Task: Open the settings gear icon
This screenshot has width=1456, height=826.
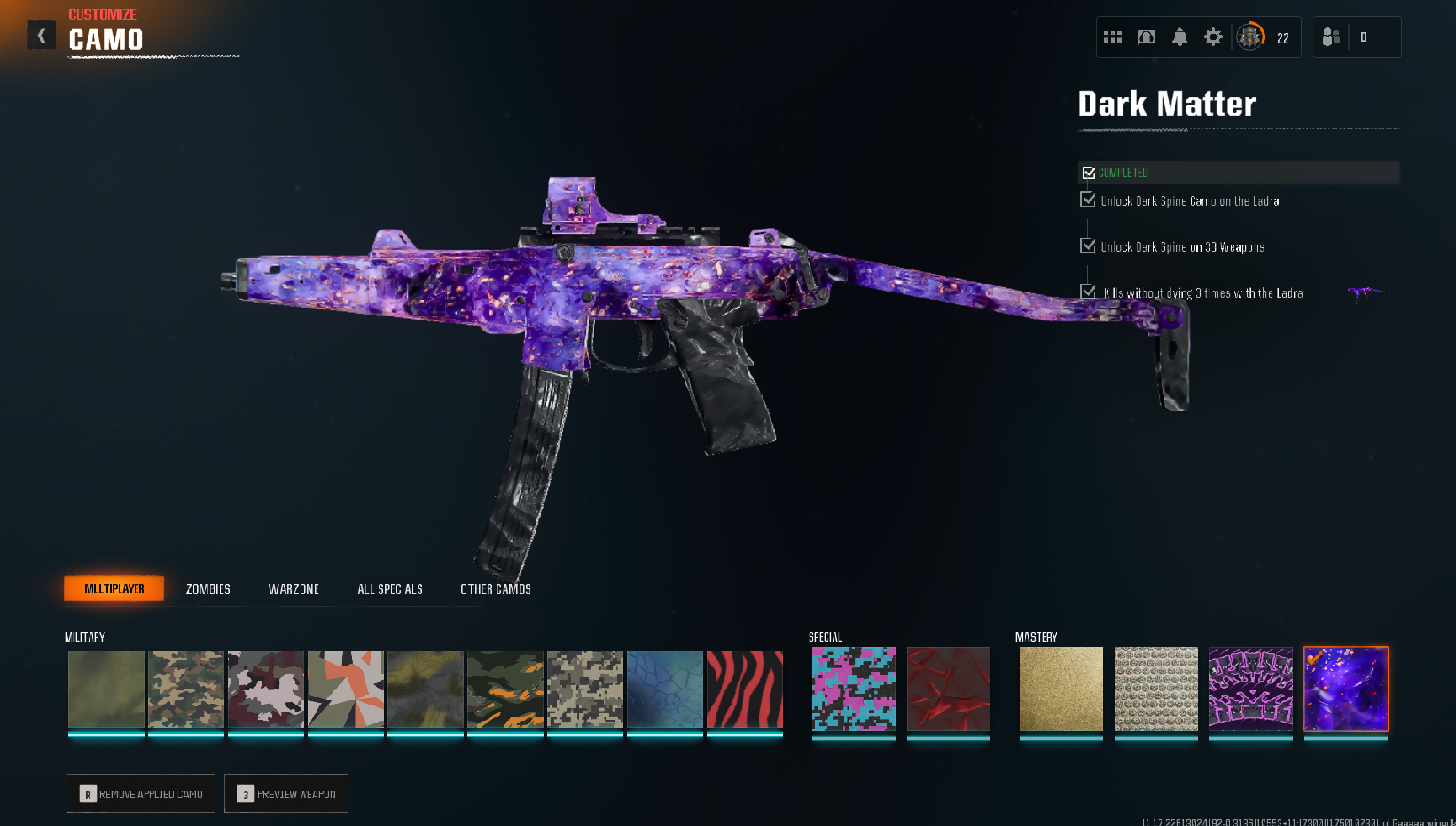Action: pyautogui.click(x=1213, y=37)
